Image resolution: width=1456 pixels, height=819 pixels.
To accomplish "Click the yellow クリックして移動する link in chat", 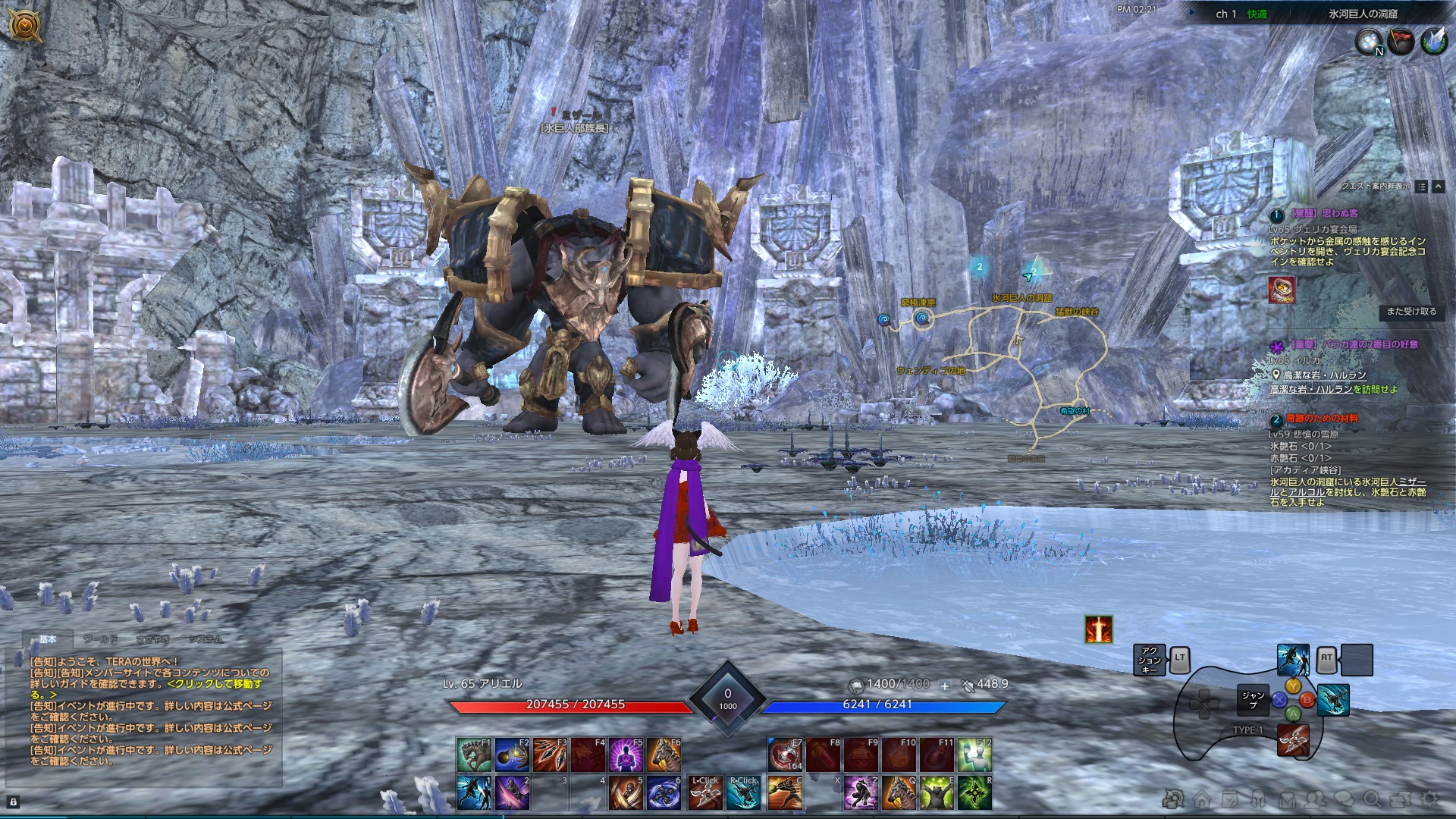I will click(215, 684).
